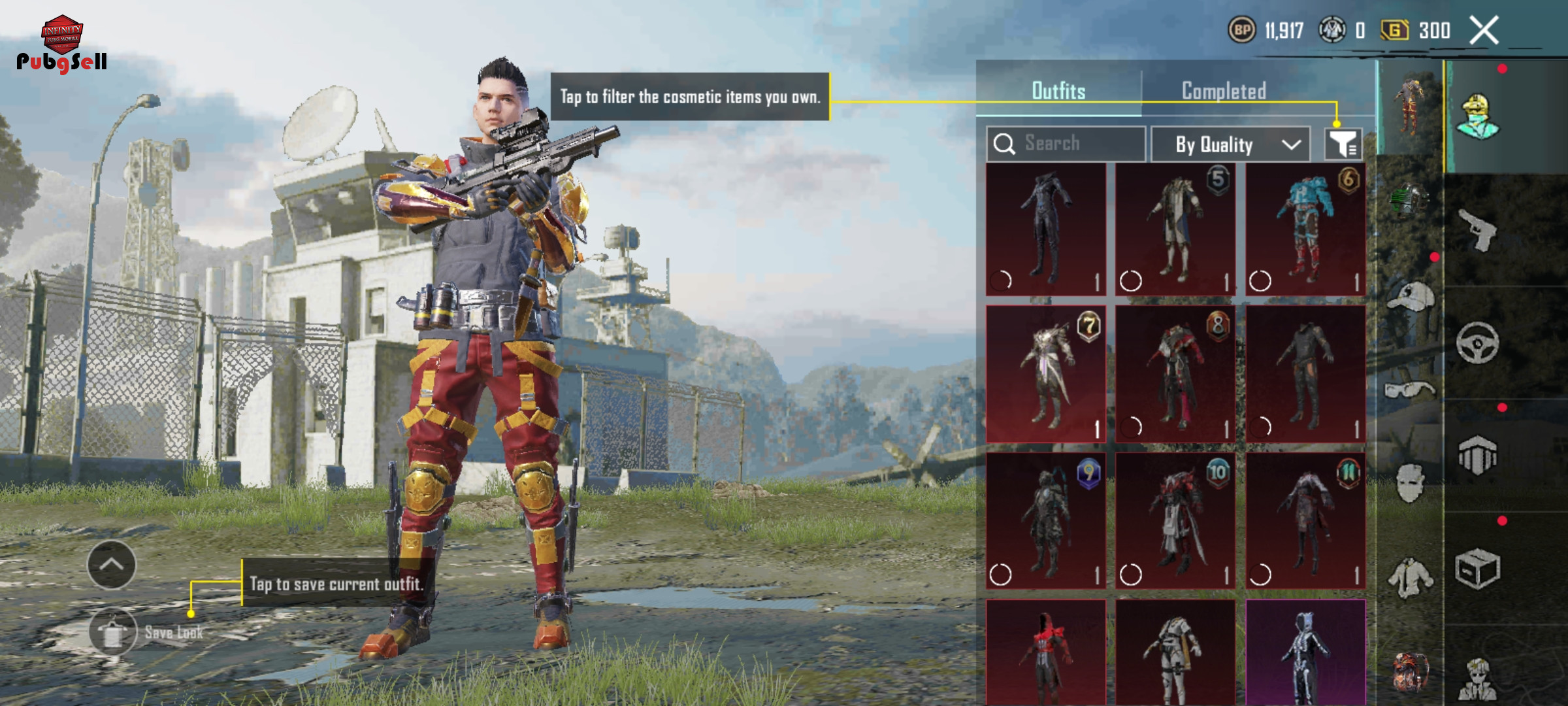Toggle the owned items filter funnel

click(1343, 144)
